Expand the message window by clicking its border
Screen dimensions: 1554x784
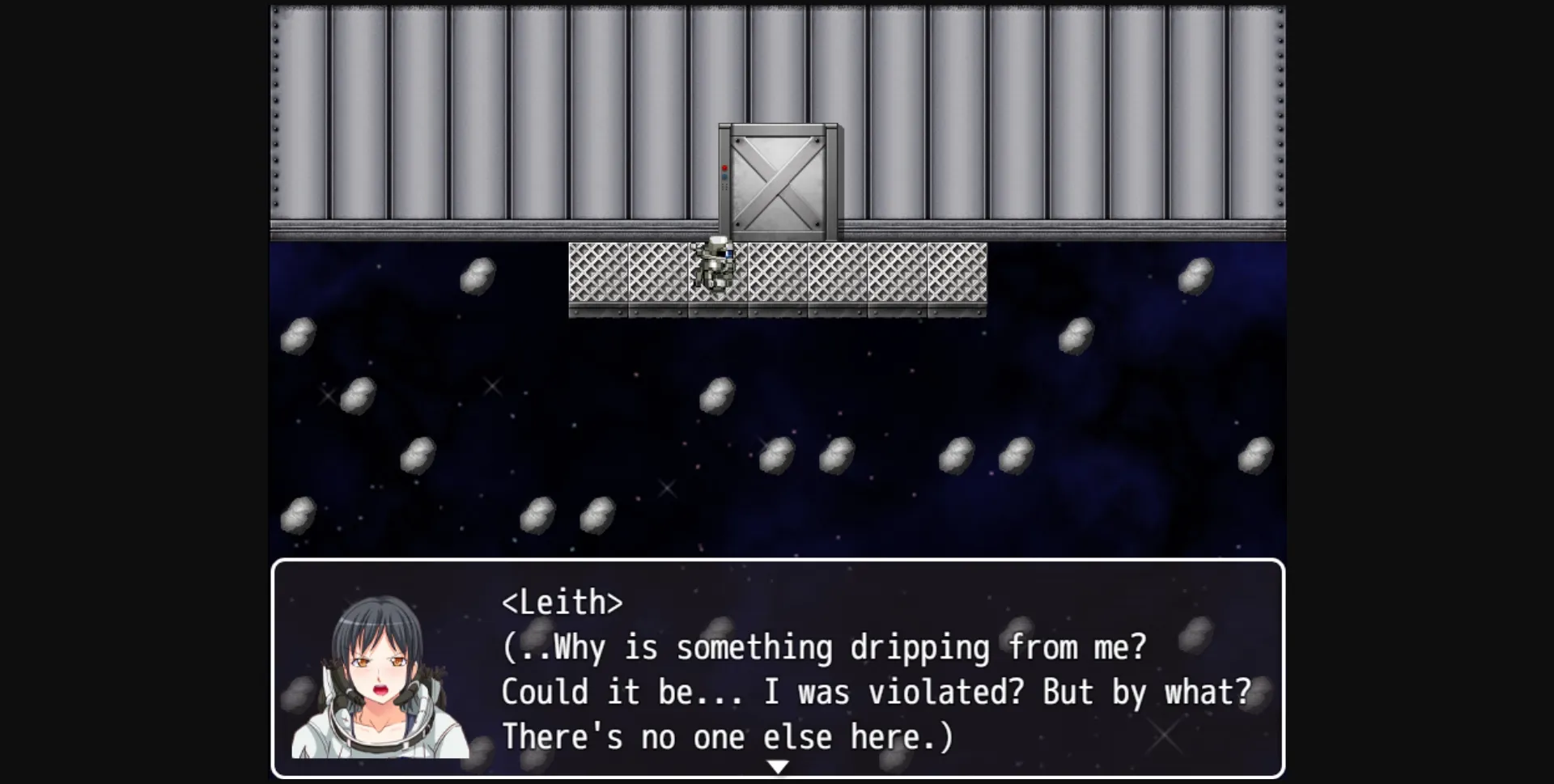tap(779, 560)
